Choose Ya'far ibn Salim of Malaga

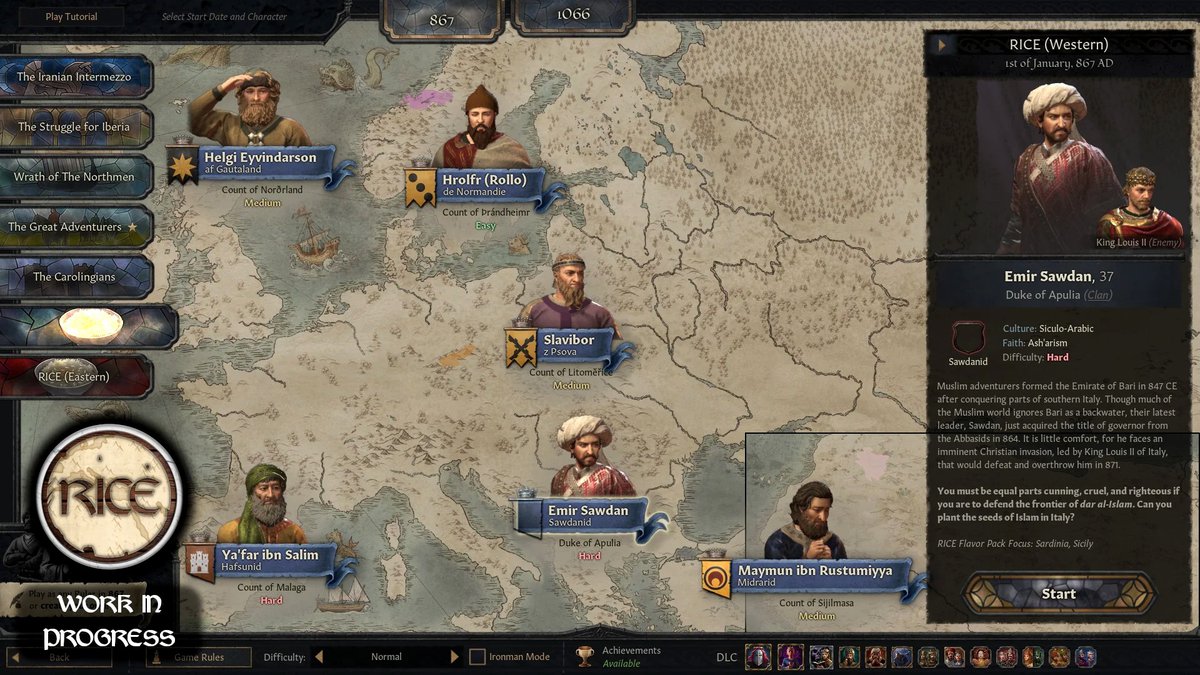point(271,560)
